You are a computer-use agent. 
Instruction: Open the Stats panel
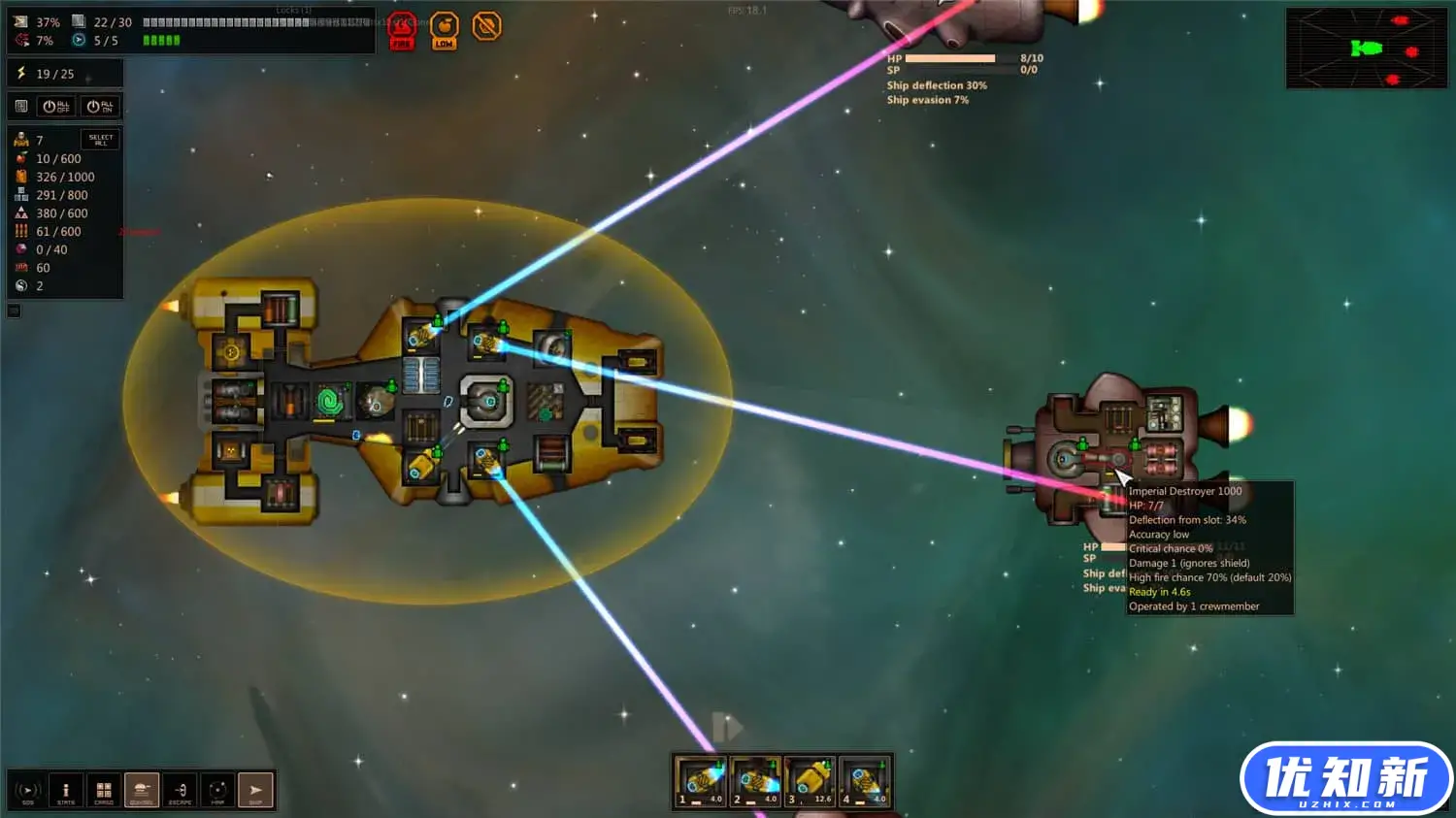point(66,791)
